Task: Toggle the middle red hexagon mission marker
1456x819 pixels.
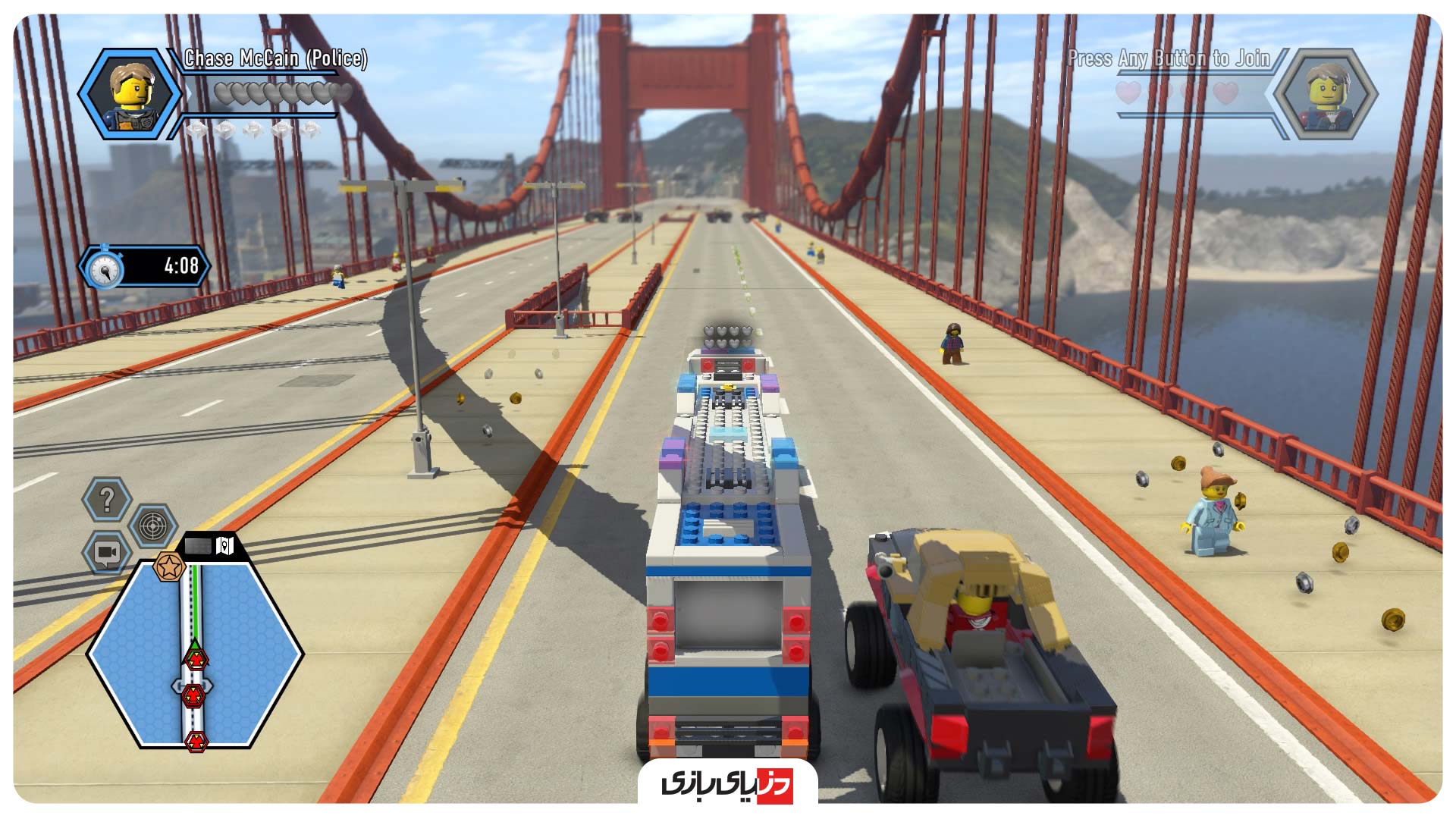Action: coord(194,695)
